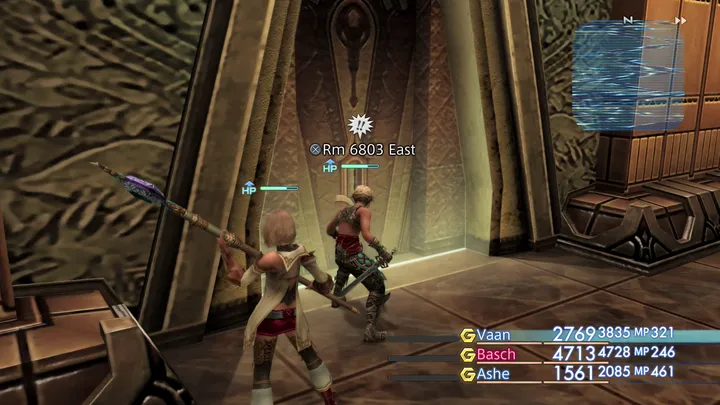Click Vaan's gambit G icon
Image resolution: width=720 pixels, height=405 pixels.
pos(466,335)
